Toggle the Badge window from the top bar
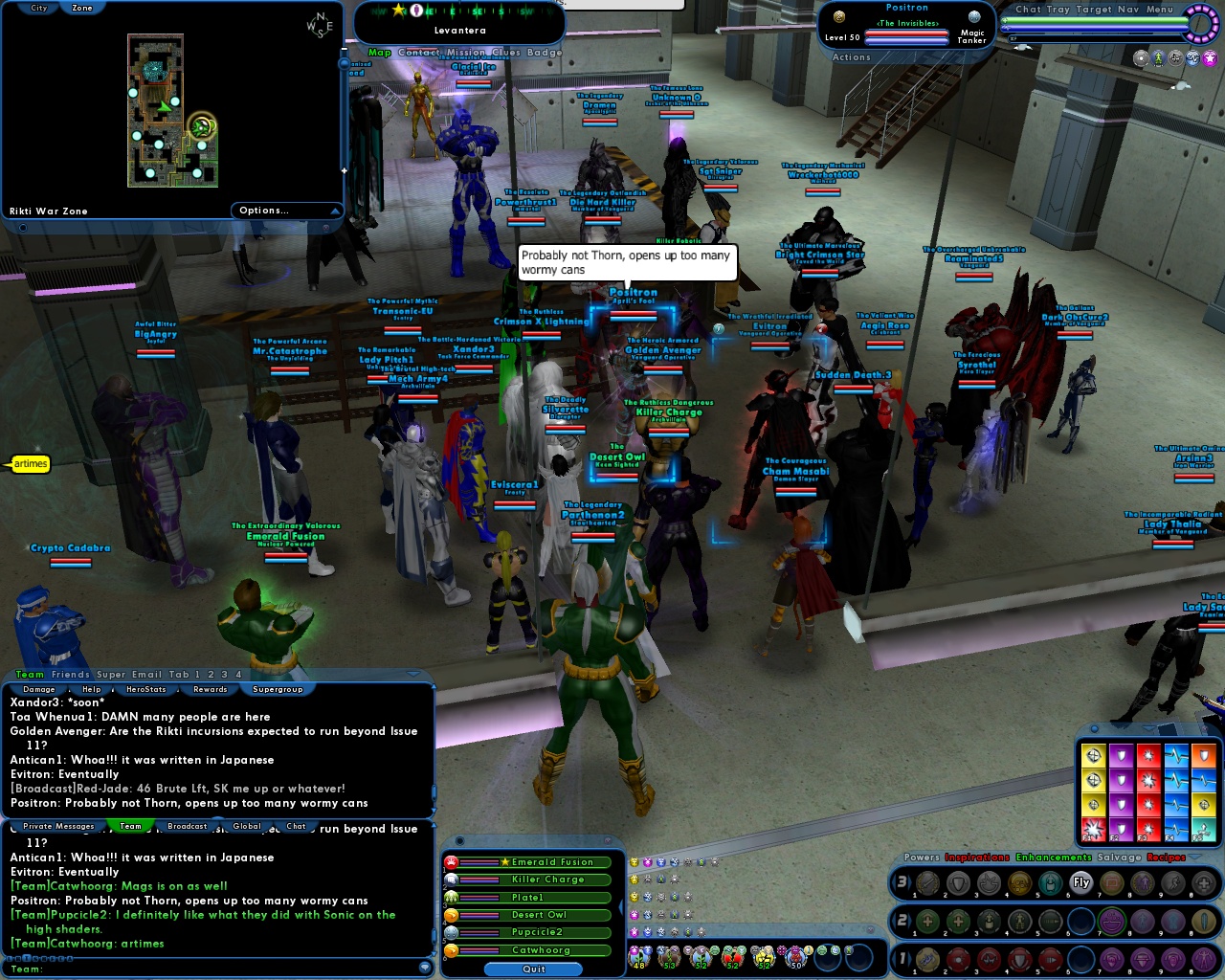Image resolution: width=1225 pixels, height=980 pixels. coord(546,53)
